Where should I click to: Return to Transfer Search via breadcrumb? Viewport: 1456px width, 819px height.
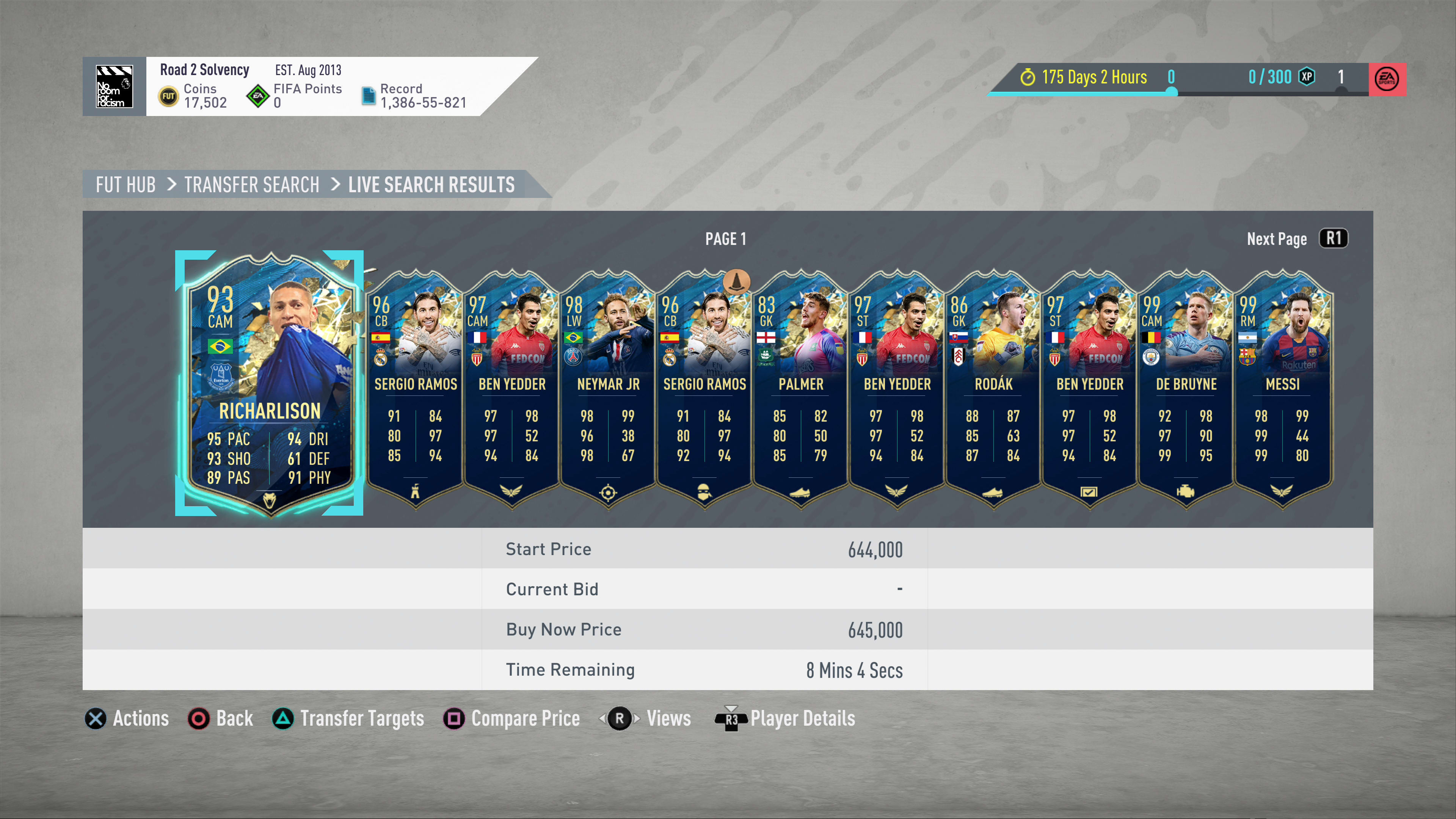click(251, 185)
